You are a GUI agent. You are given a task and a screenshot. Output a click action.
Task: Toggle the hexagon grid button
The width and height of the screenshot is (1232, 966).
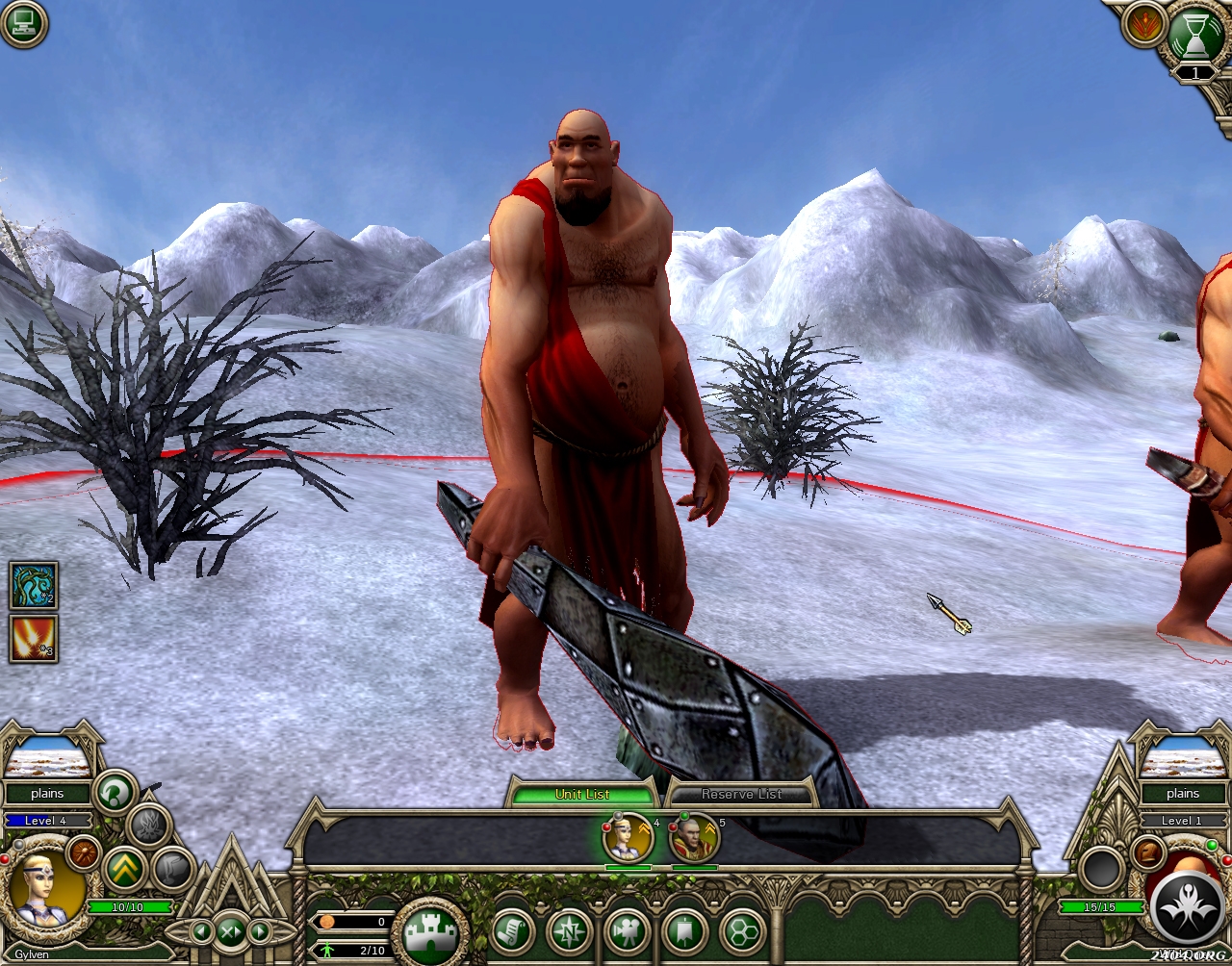[741, 931]
